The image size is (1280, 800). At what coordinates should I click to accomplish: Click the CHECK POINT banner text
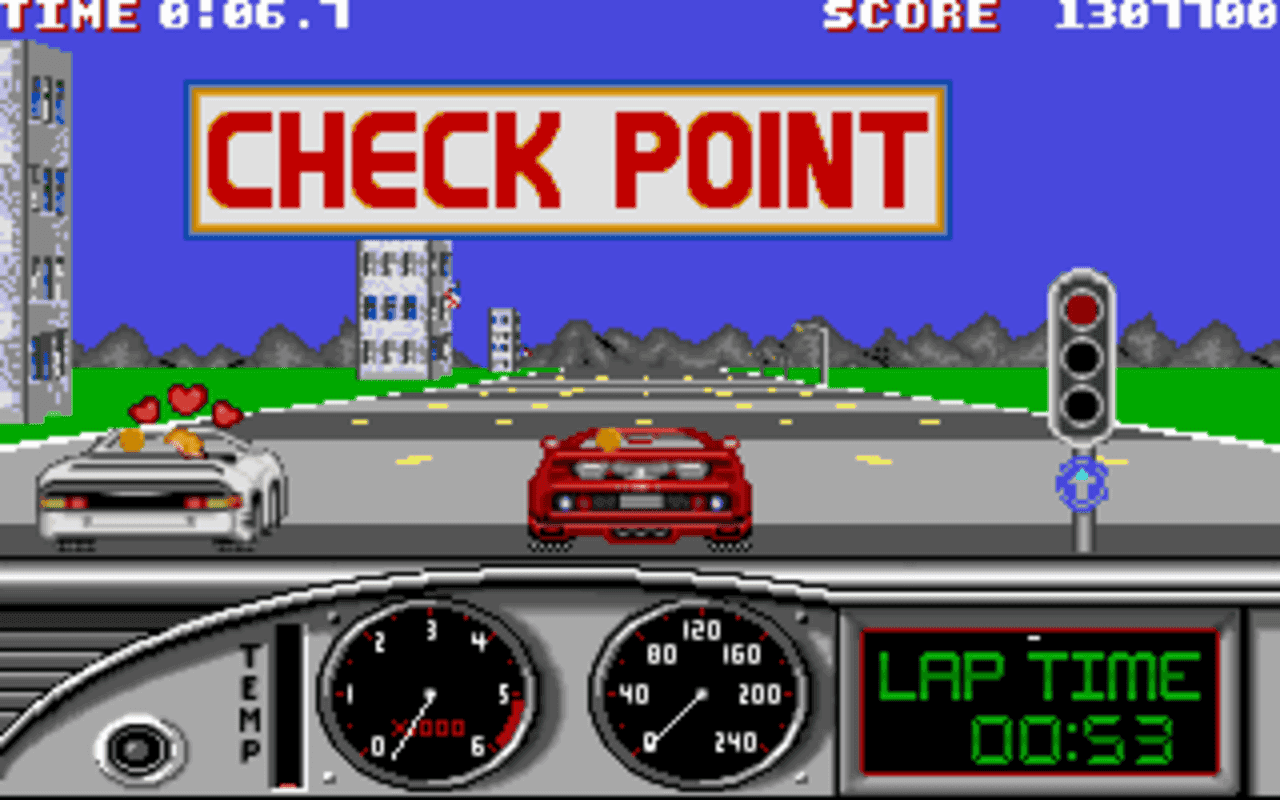coord(565,155)
